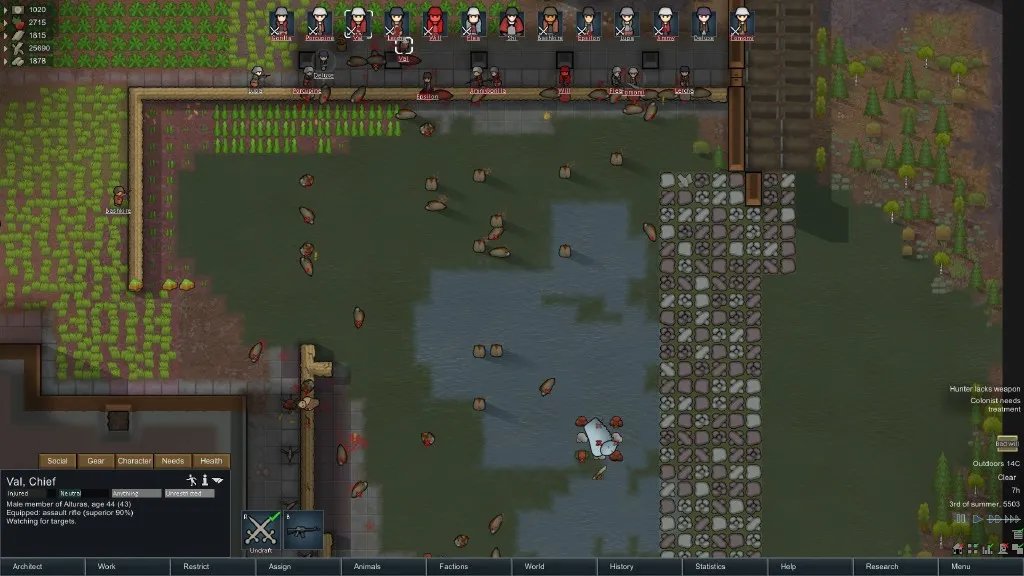This screenshot has height=576, width=1024.
Task: Switch to Val's Gear tab
Action: 96,461
